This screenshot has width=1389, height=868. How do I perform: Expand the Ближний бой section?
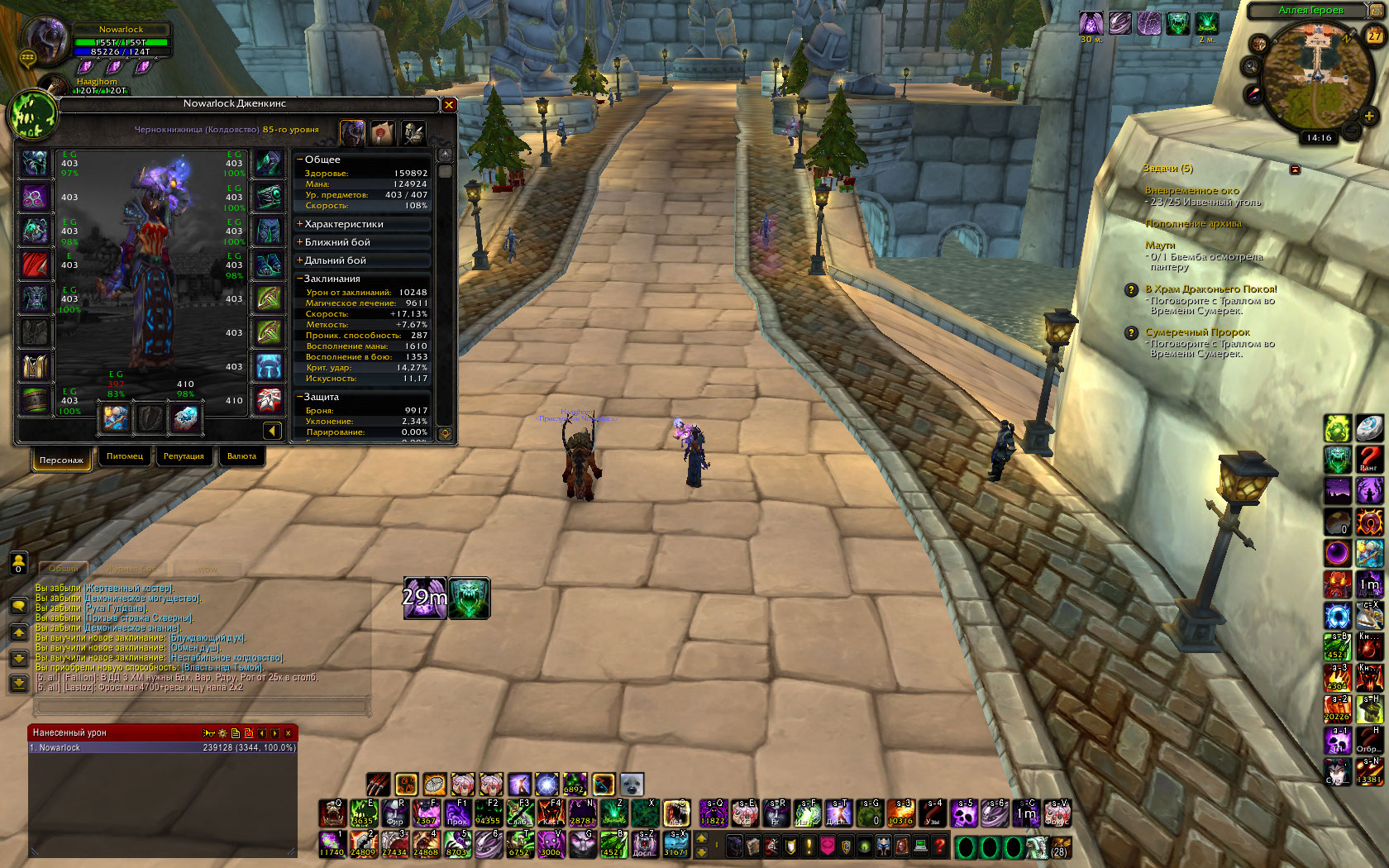coord(337,242)
